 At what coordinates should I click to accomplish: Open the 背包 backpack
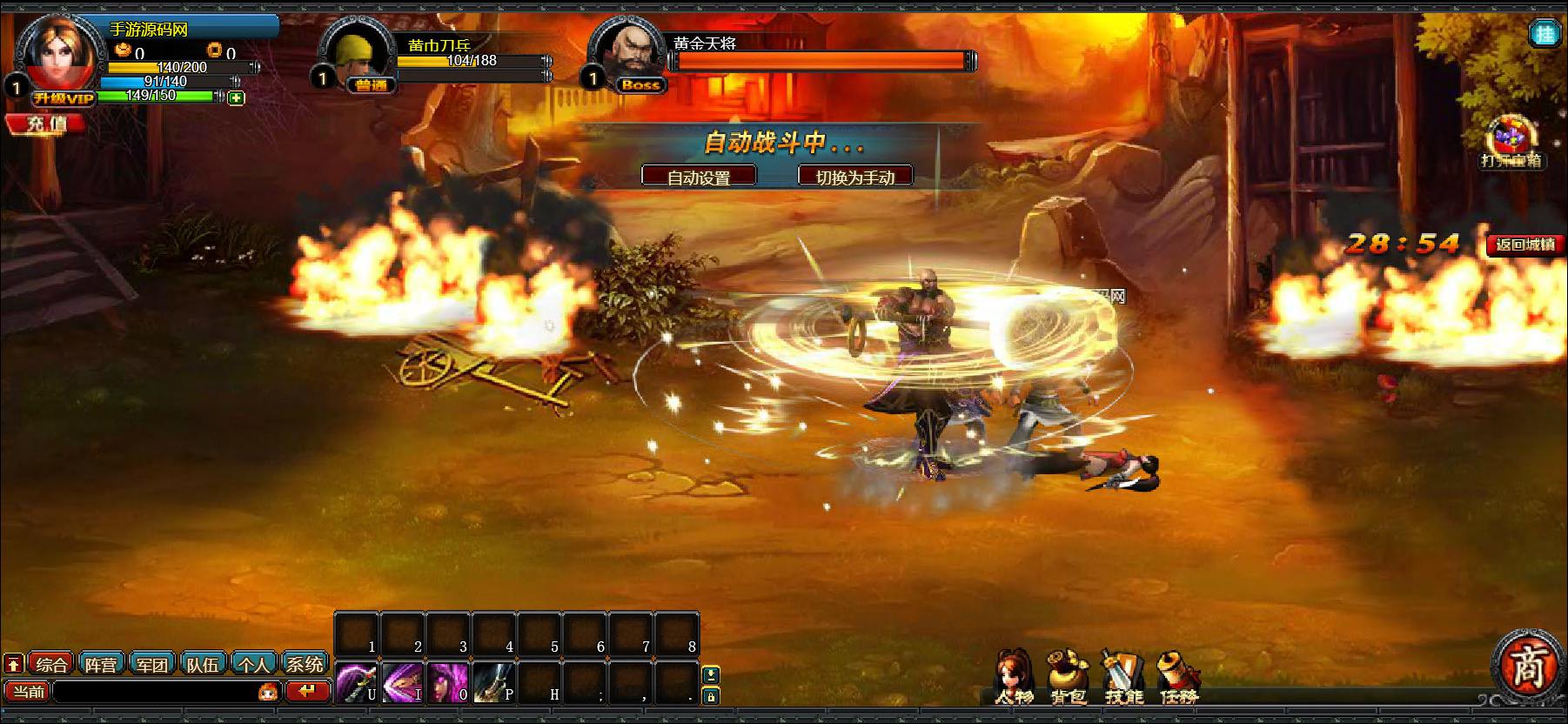(x=1068, y=676)
